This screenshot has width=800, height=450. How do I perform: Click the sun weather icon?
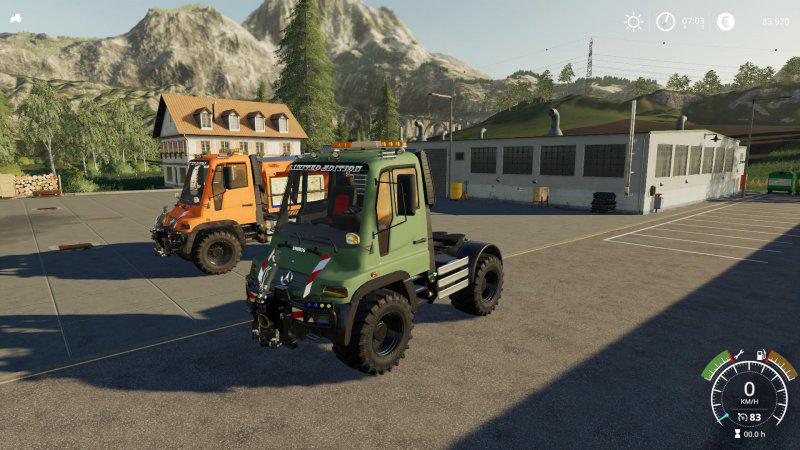tap(633, 21)
